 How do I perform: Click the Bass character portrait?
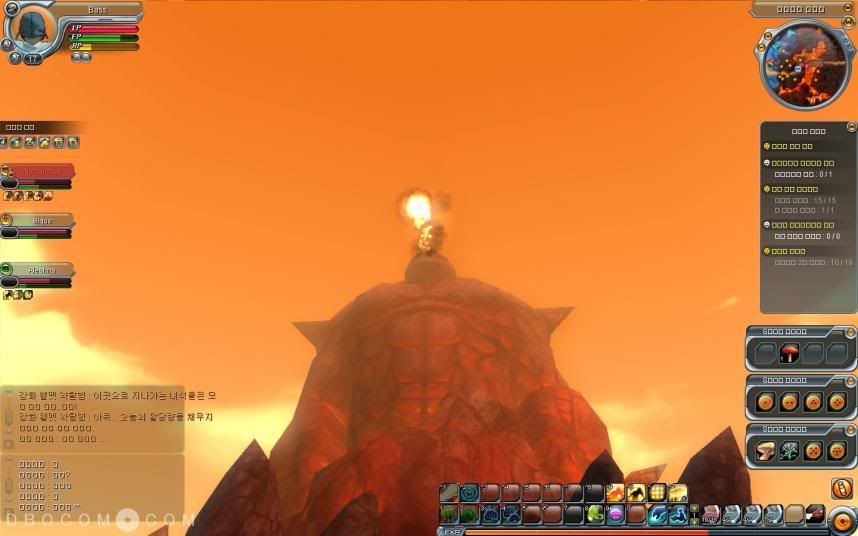click(x=36, y=30)
